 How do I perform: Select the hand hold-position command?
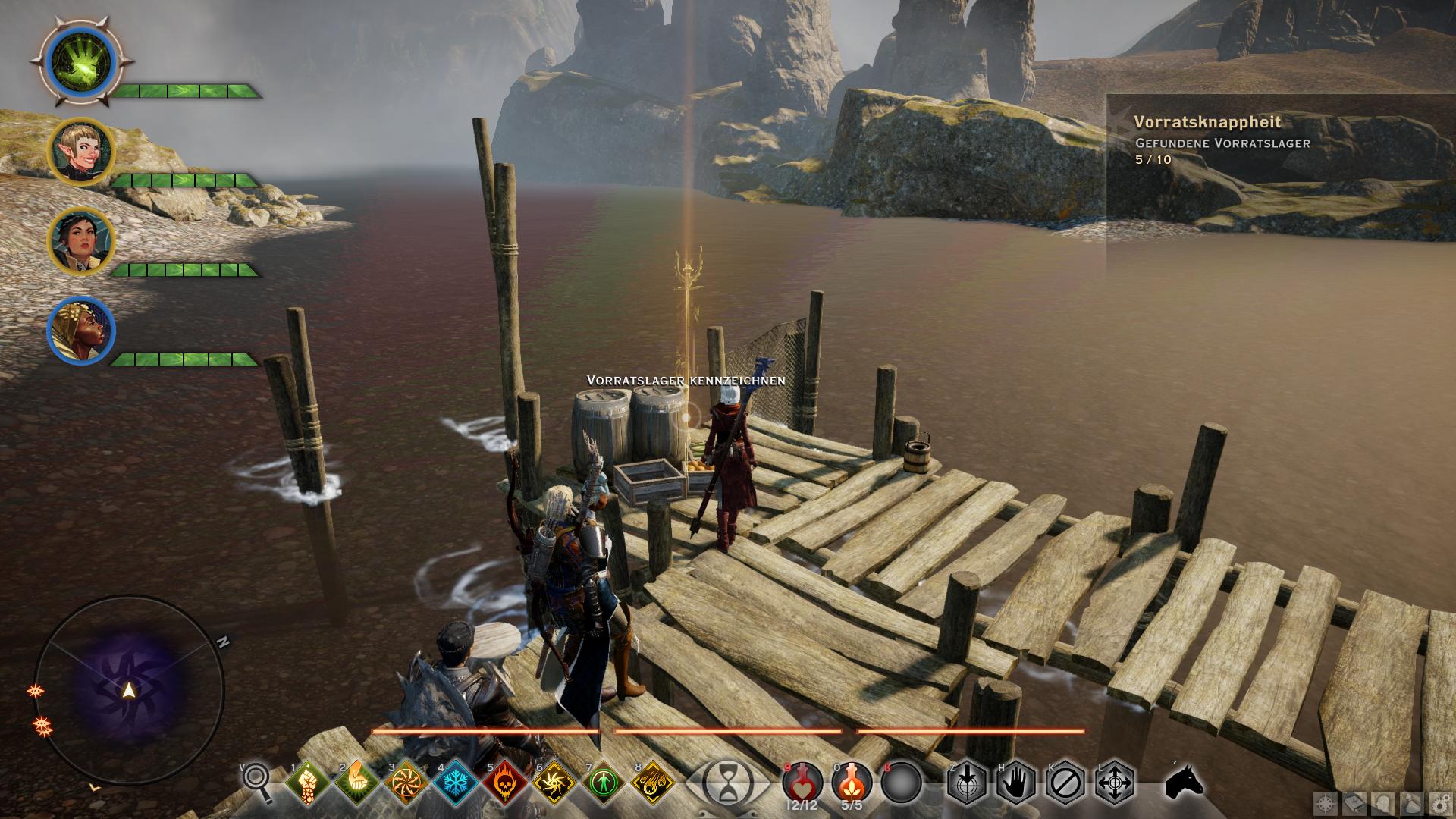1015,781
